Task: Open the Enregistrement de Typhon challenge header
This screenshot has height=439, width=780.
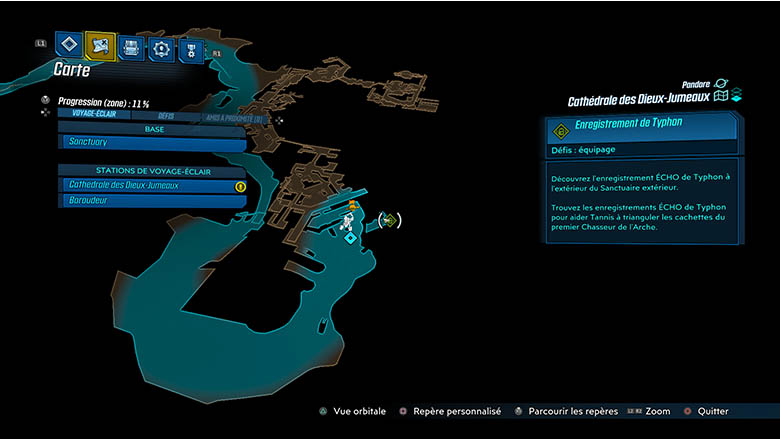Action: tap(644, 129)
